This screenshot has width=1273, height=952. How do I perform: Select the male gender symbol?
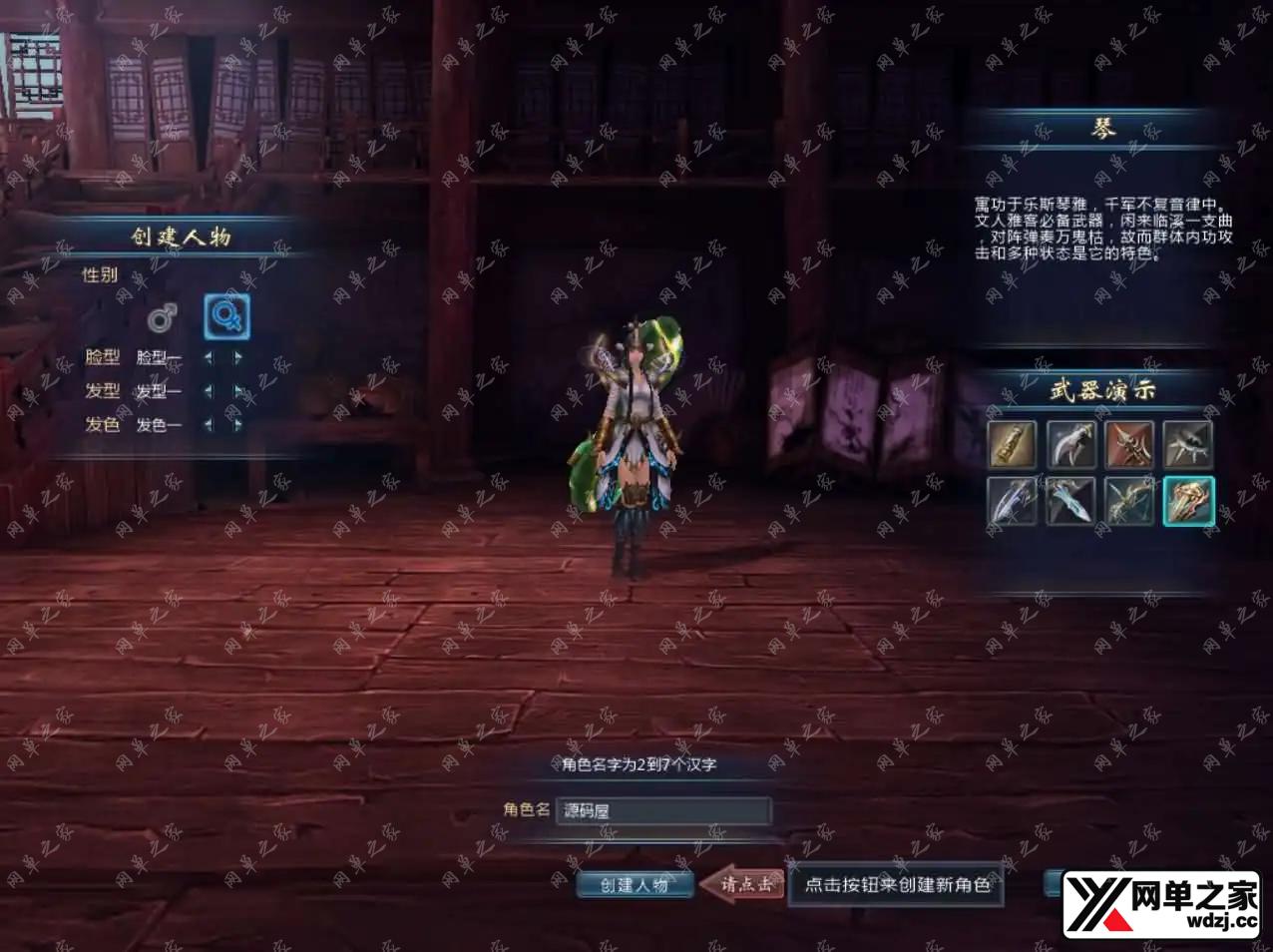click(162, 318)
